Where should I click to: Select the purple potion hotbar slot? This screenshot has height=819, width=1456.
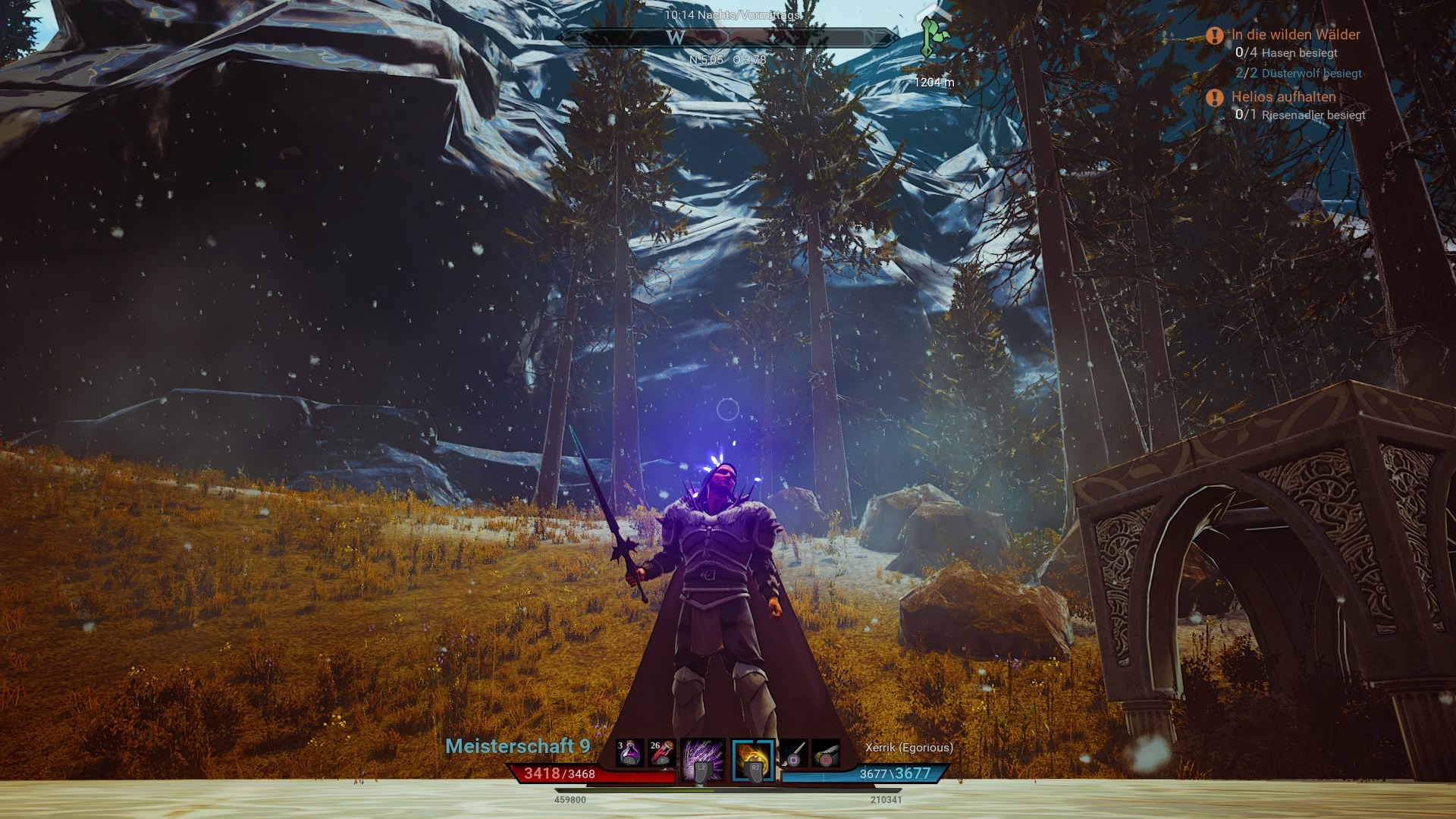click(x=629, y=754)
